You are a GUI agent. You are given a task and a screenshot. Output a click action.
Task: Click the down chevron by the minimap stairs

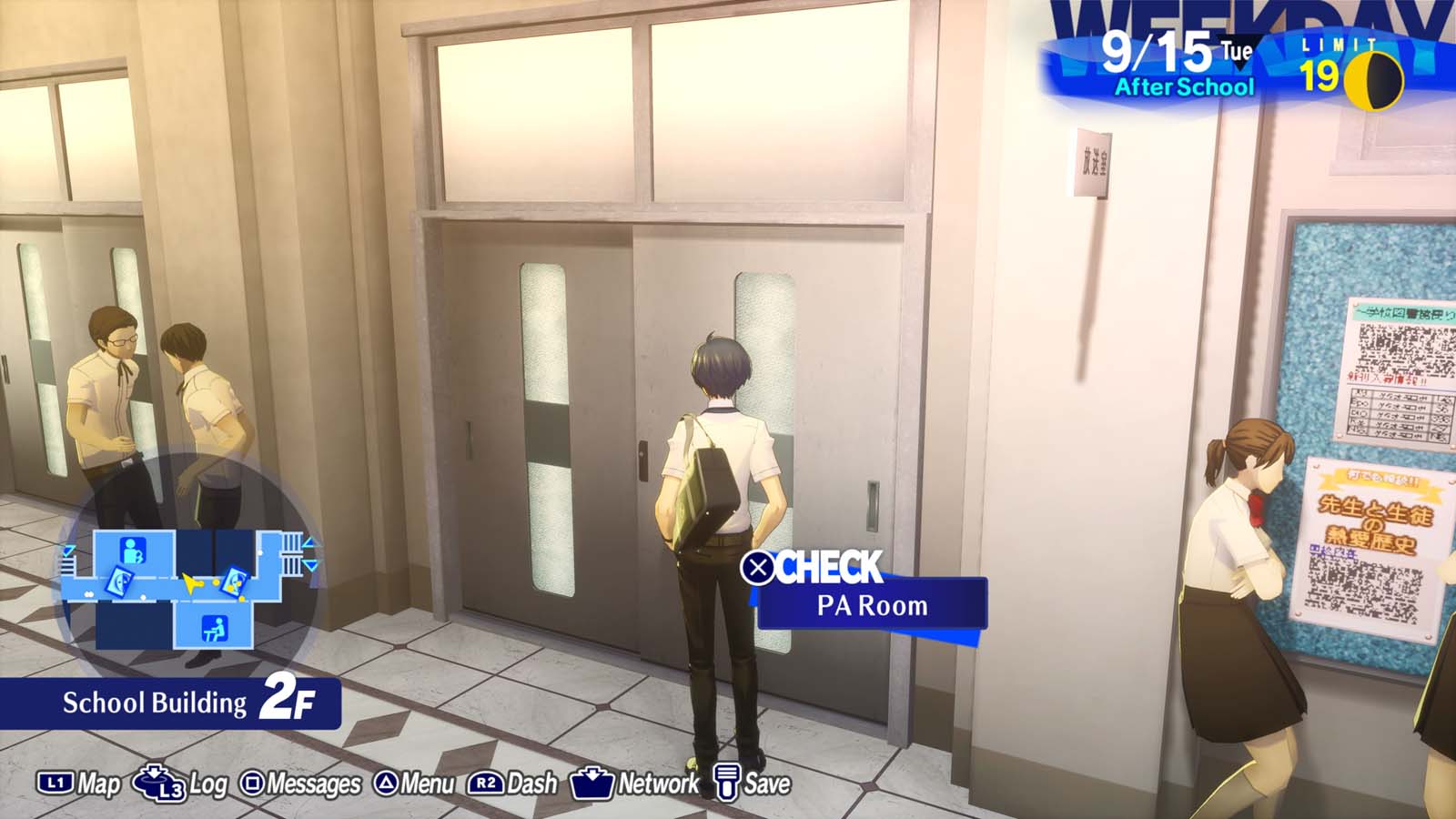point(309,564)
